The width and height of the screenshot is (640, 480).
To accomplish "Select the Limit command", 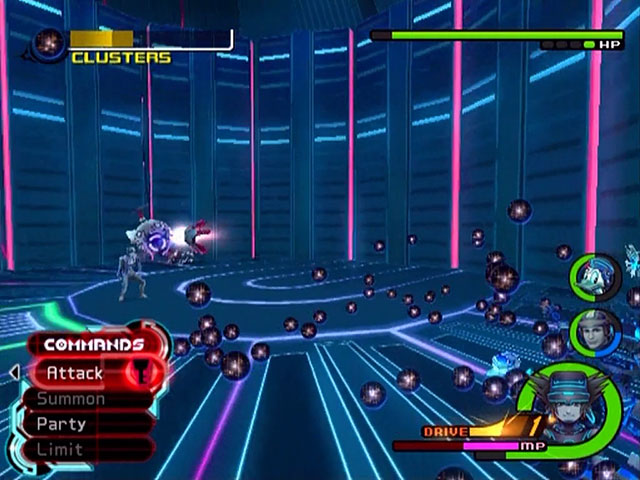I will pos(60,449).
